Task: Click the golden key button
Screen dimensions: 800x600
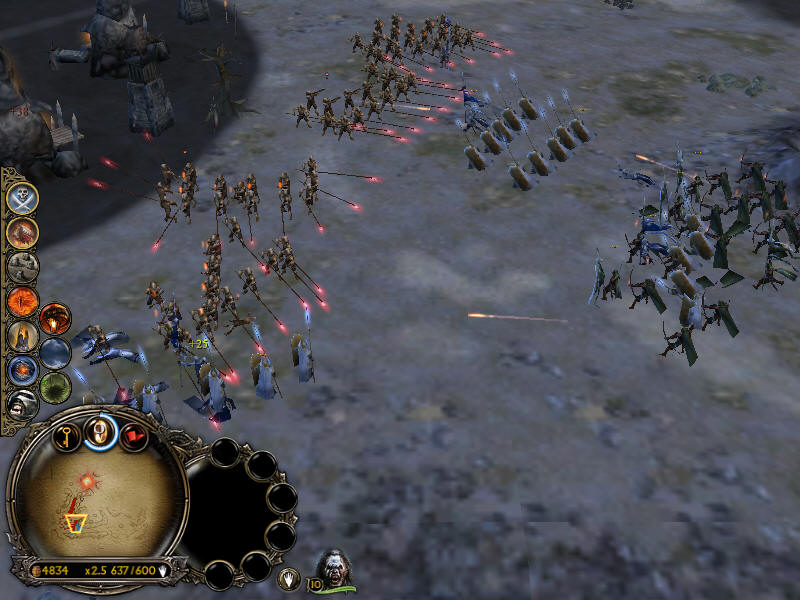Action: pos(67,435)
